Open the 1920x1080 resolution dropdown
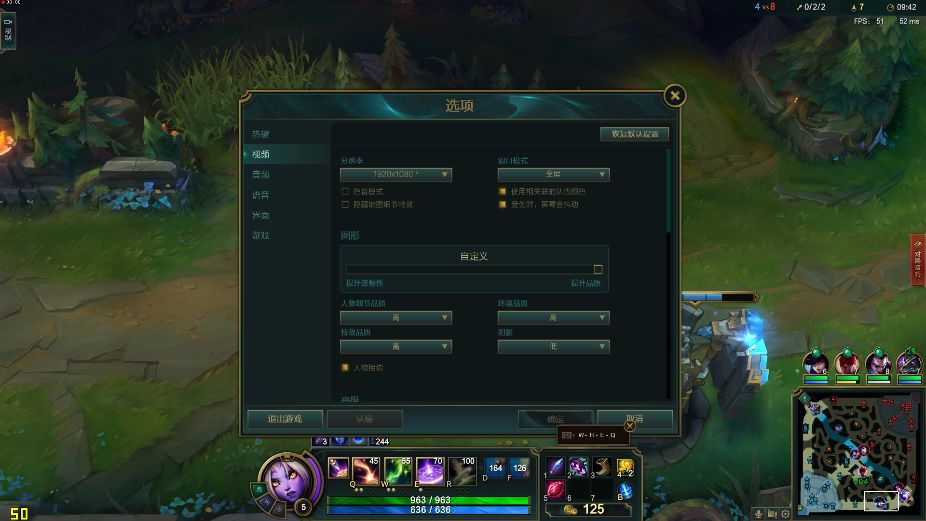The width and height of the screenshot is (926, 521). click(x=396, y=174)
